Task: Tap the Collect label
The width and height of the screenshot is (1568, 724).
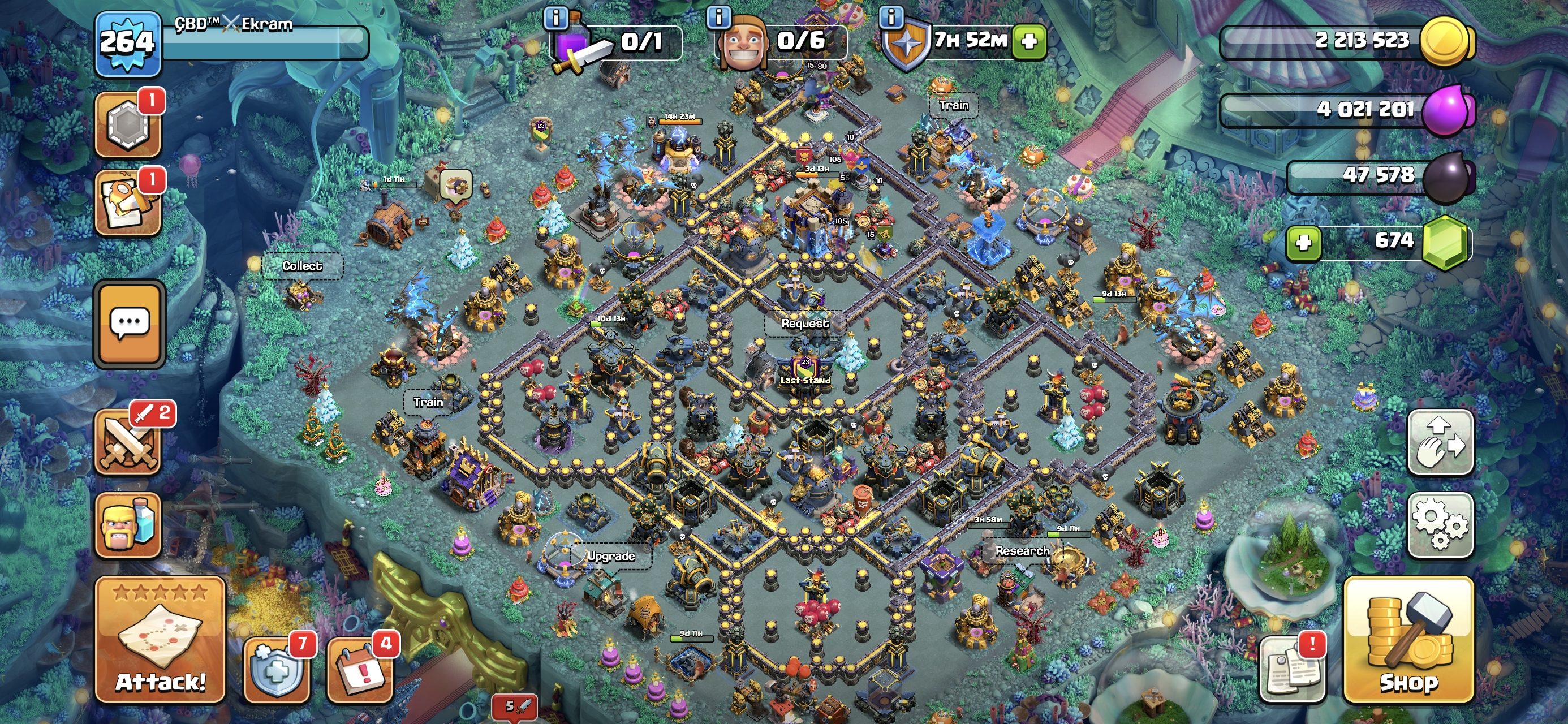Action: (302, 266)
